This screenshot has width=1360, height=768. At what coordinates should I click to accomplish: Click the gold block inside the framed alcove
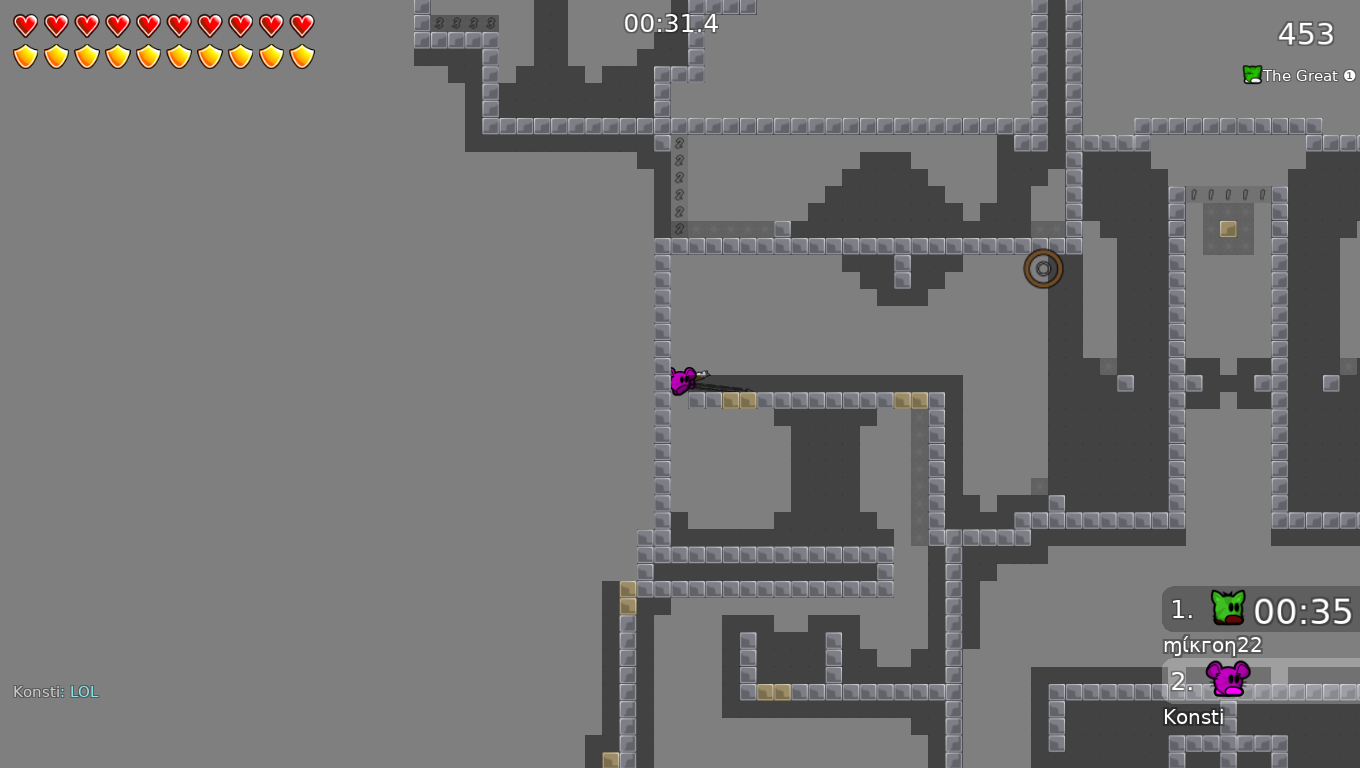coord(1227,227)
